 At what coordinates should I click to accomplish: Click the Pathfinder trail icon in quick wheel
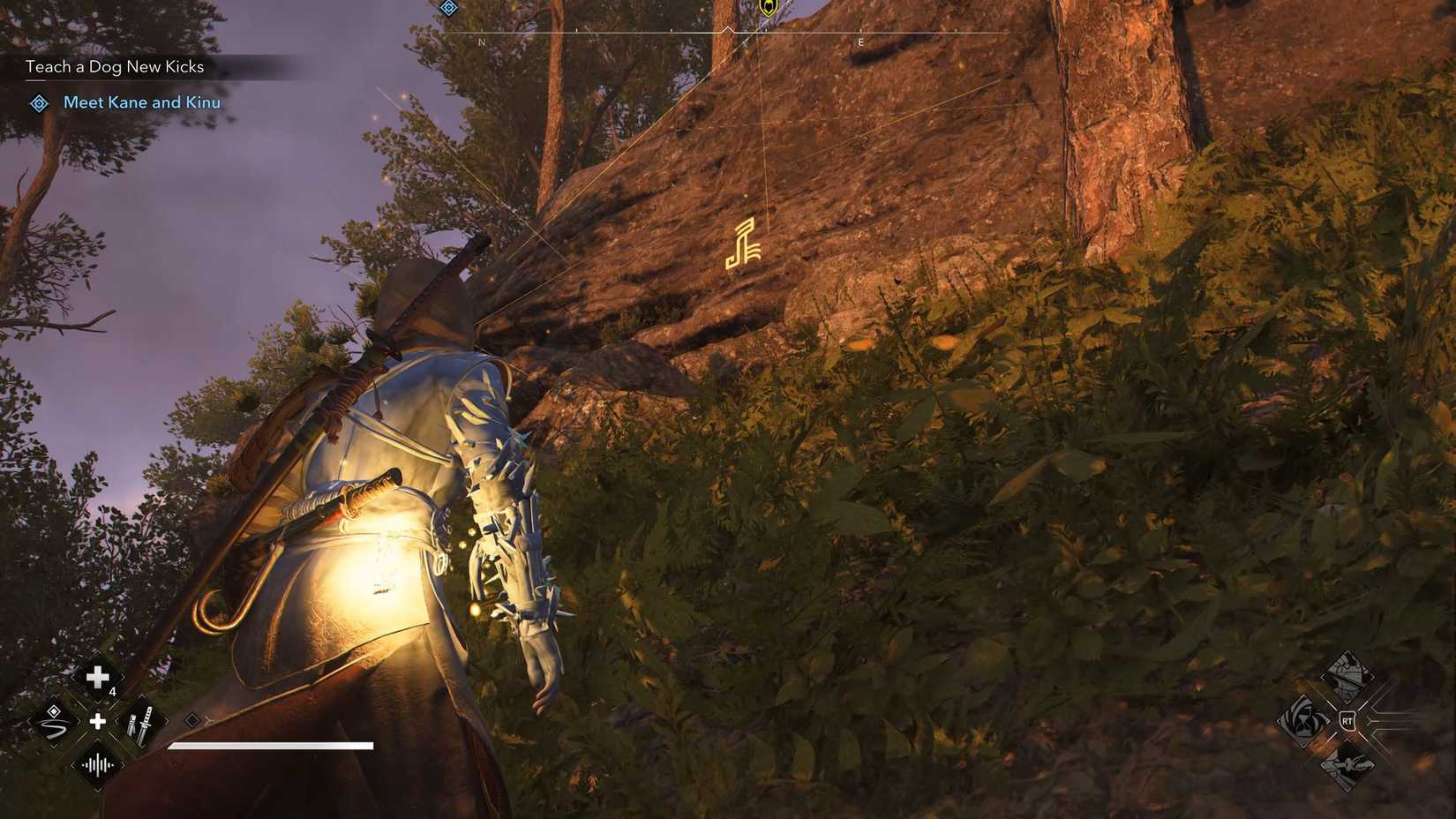[51, 722]
